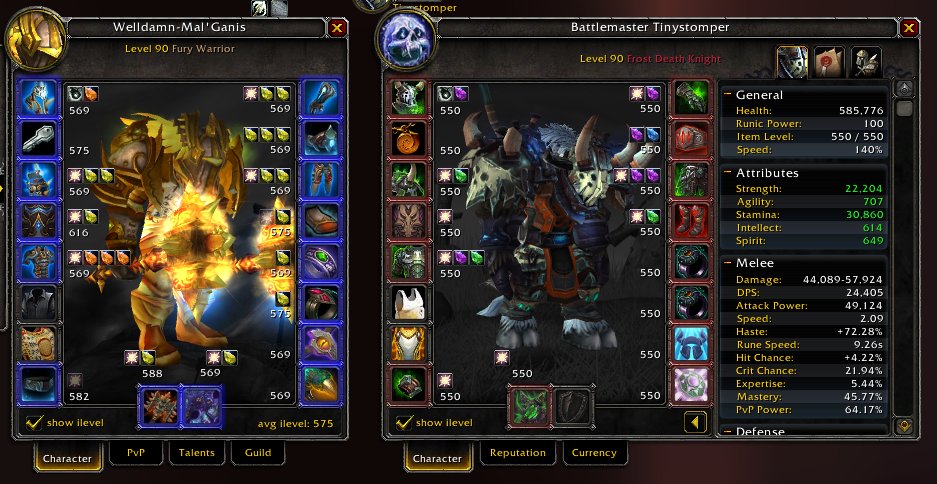Open the red-seal titles sidebar tab
The image size is (937, 484).
[829, 60]
